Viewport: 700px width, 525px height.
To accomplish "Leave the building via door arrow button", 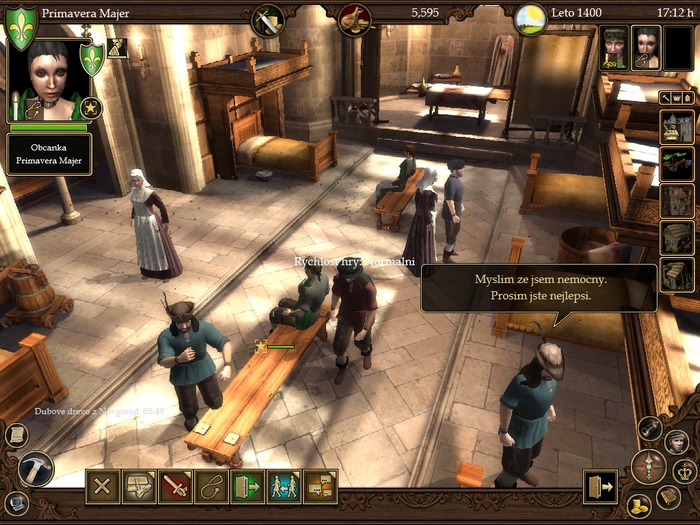I will coord(600,486).
